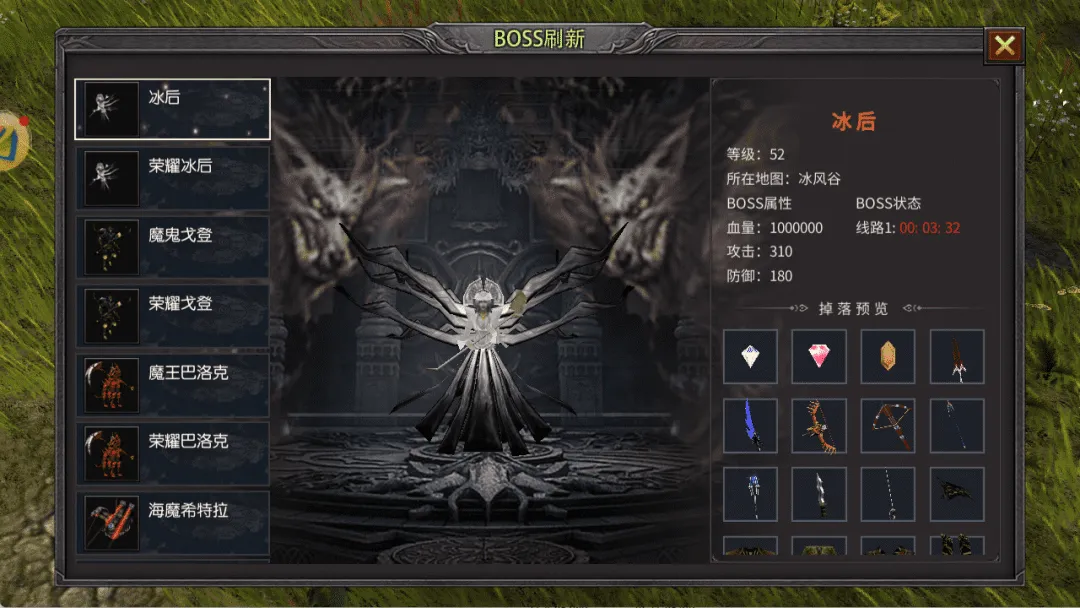The image size is (1080, 608).
Task: Choose the 荣耀冰后 boss entry
Action: click(x=172, y=178)
